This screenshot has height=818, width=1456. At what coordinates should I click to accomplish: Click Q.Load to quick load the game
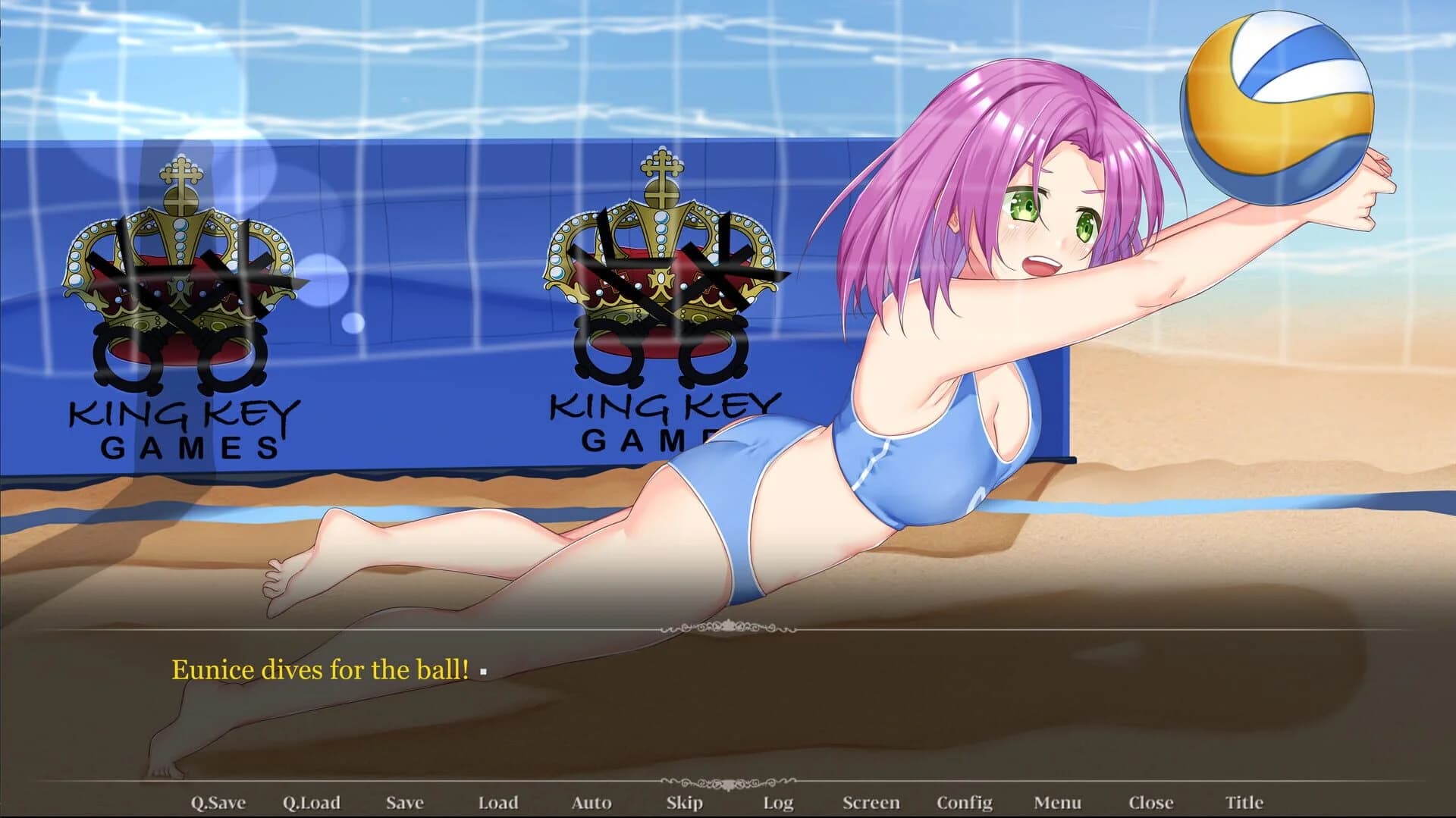click(x=311, y=801)
